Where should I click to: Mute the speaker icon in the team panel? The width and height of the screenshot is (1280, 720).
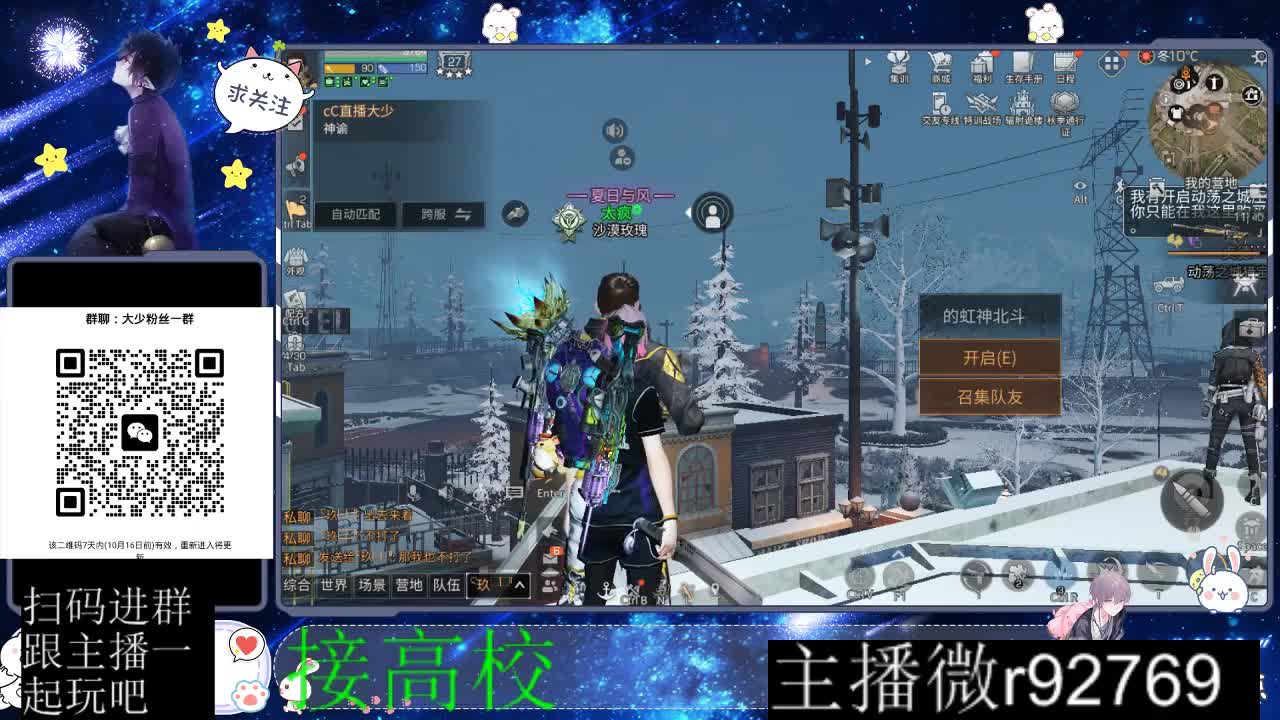click(613, 130)
